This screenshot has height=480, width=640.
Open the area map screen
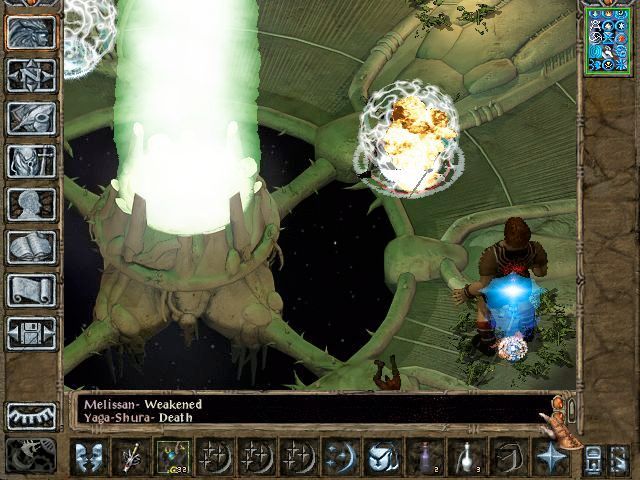[x=31, y=75]
